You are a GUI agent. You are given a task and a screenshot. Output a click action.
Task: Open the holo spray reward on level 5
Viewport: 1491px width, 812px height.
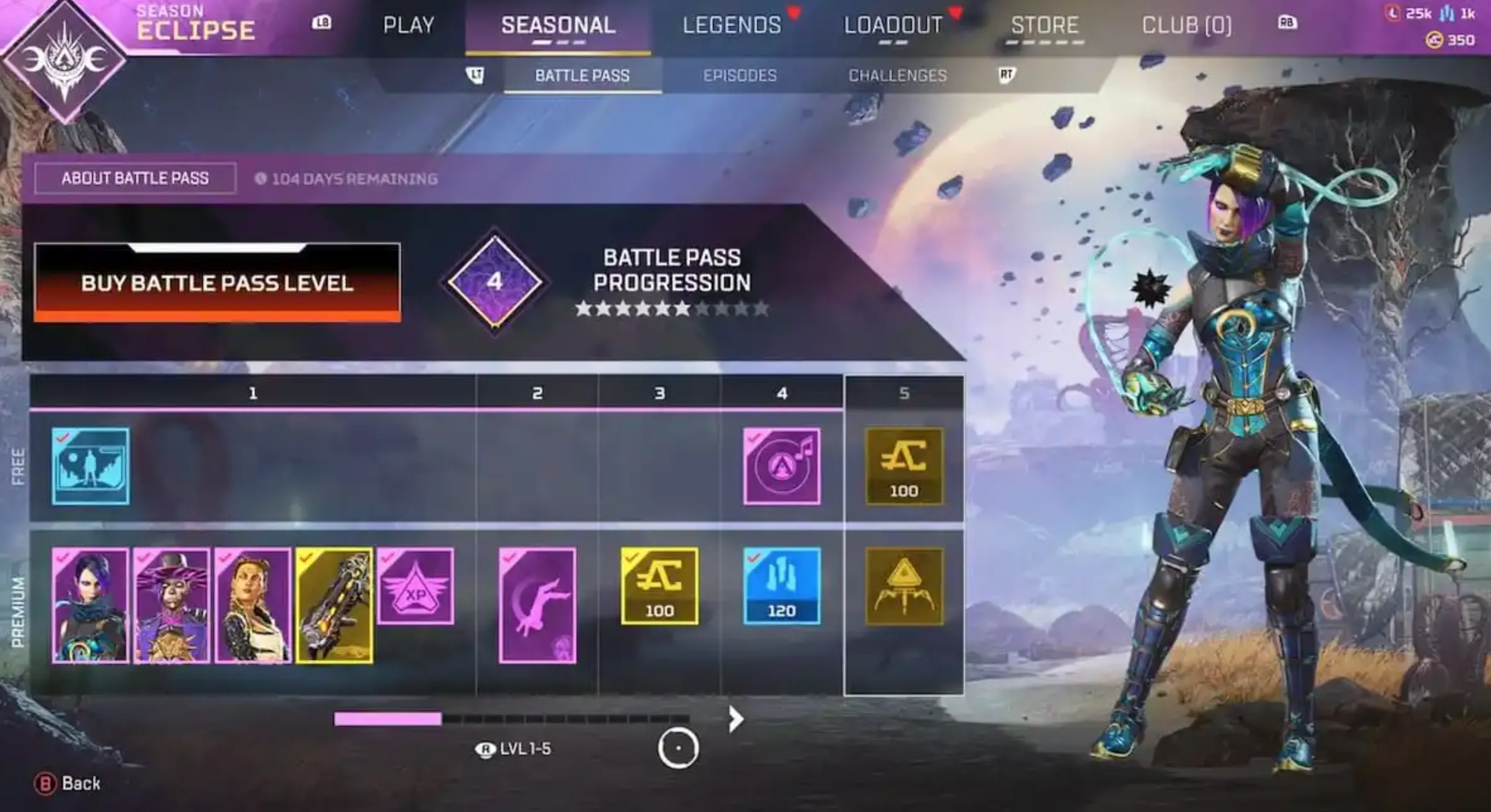pos(904,586)
